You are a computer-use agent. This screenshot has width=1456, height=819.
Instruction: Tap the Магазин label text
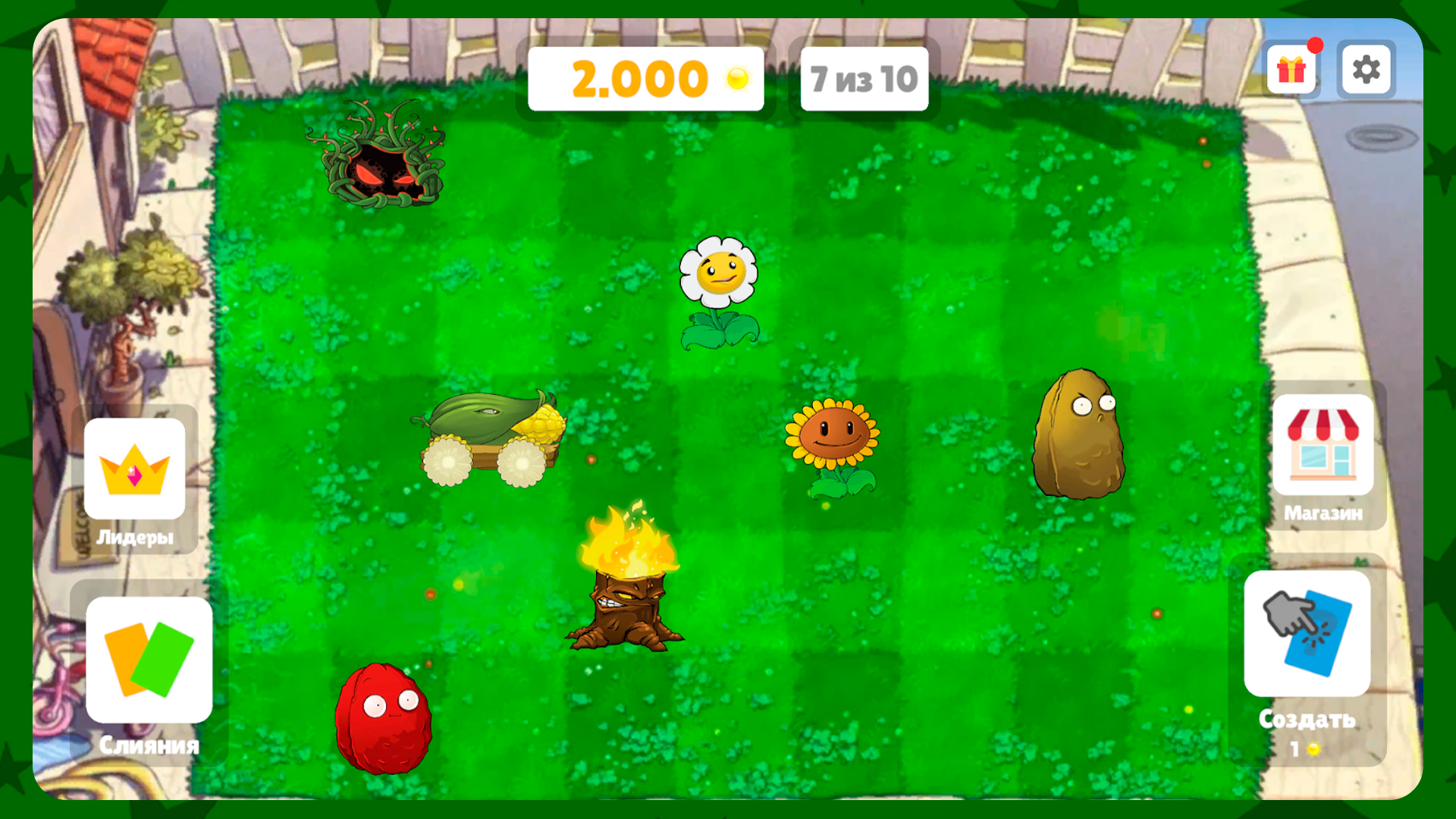pos(1323,513)
